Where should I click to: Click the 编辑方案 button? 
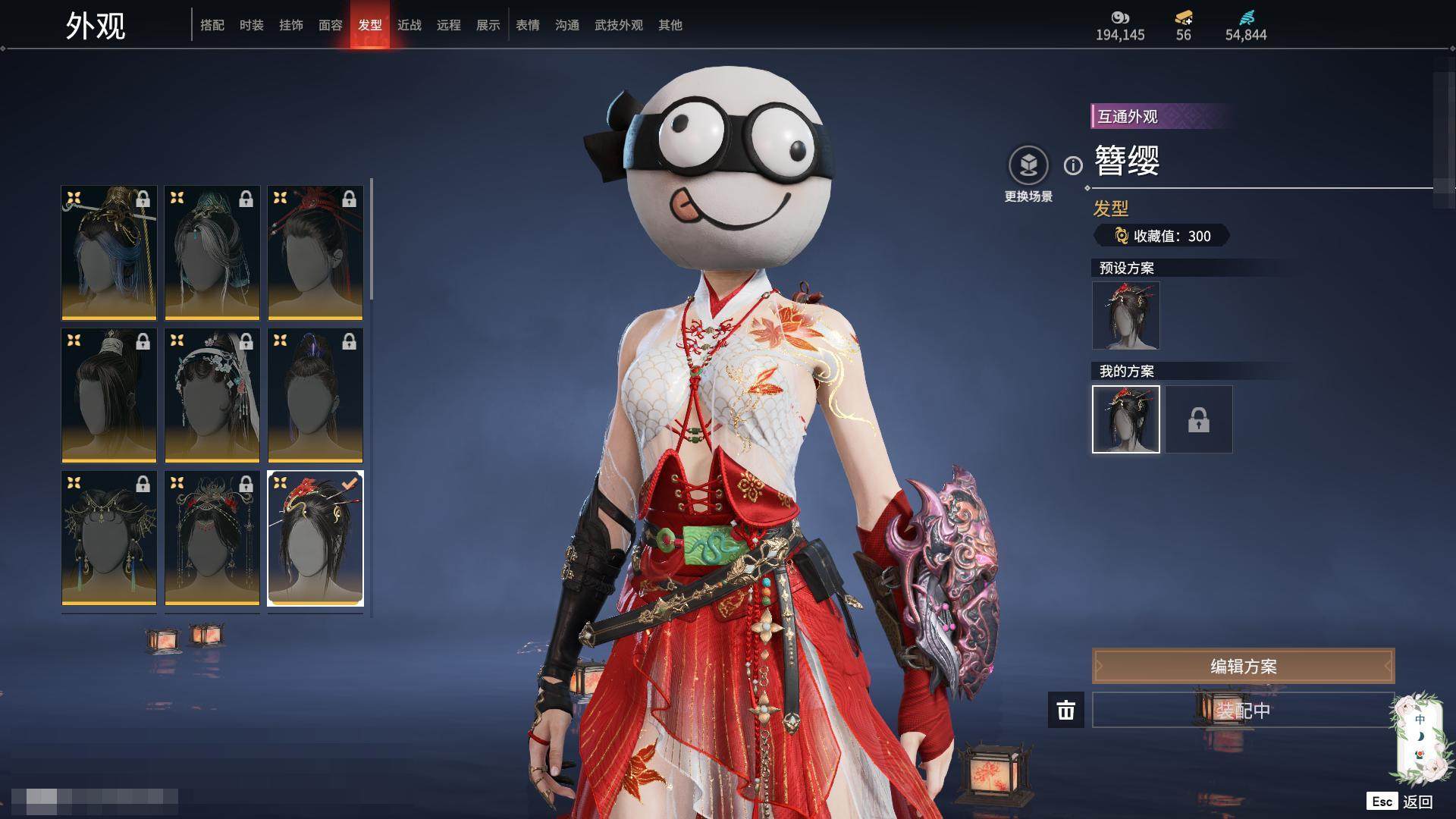pyautogui.click(x=1243, y=666)
